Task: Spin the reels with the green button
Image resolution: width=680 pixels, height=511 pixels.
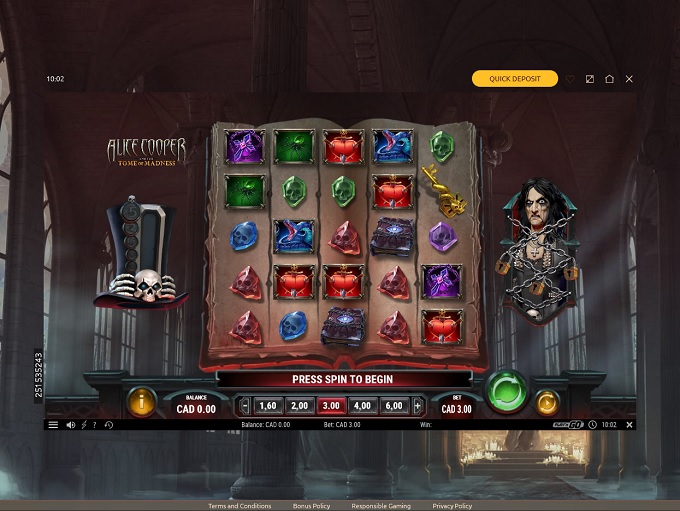Action: tap(507, 390)
